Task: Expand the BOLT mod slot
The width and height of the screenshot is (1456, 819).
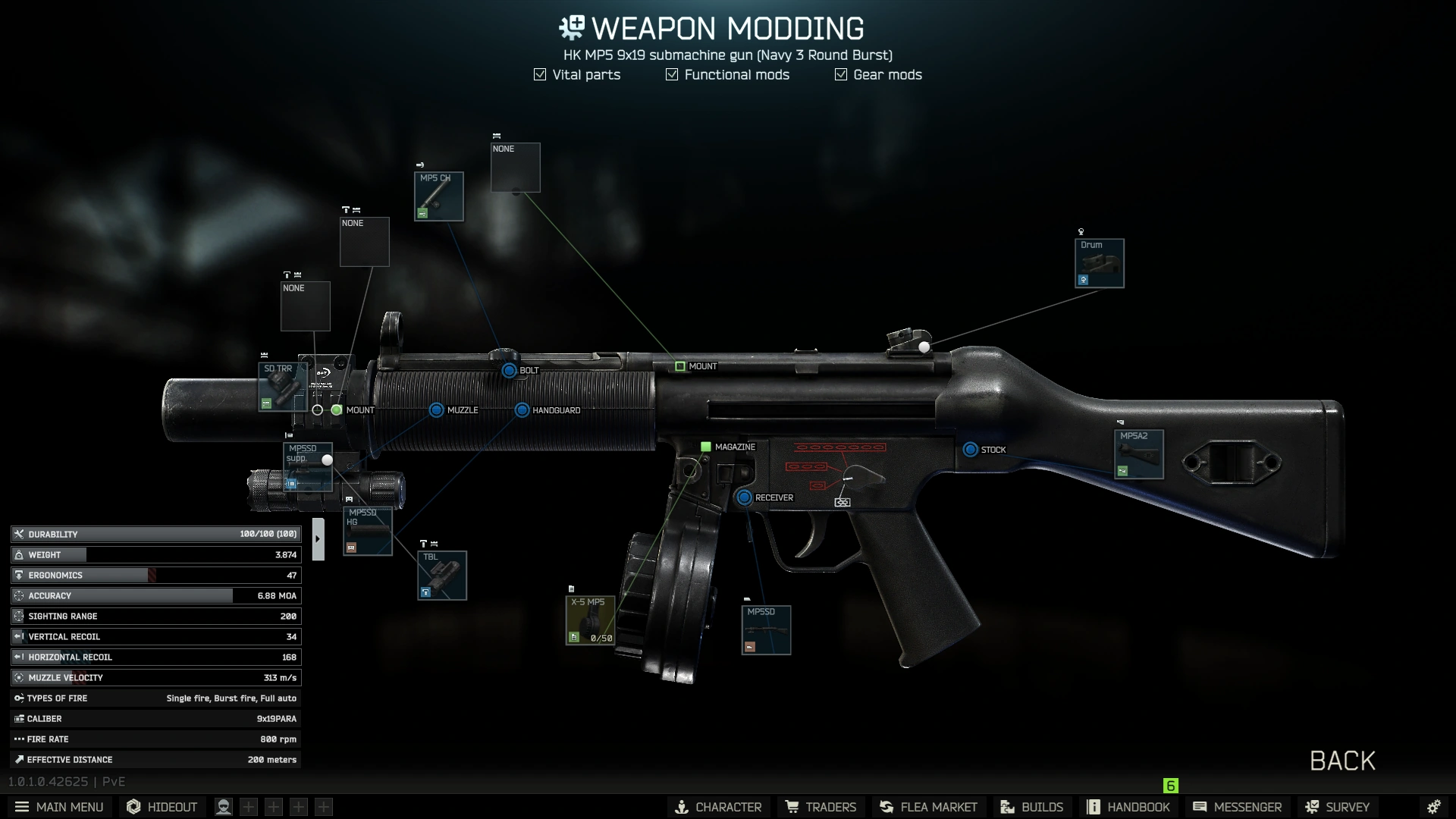Action: click(508, 370)
